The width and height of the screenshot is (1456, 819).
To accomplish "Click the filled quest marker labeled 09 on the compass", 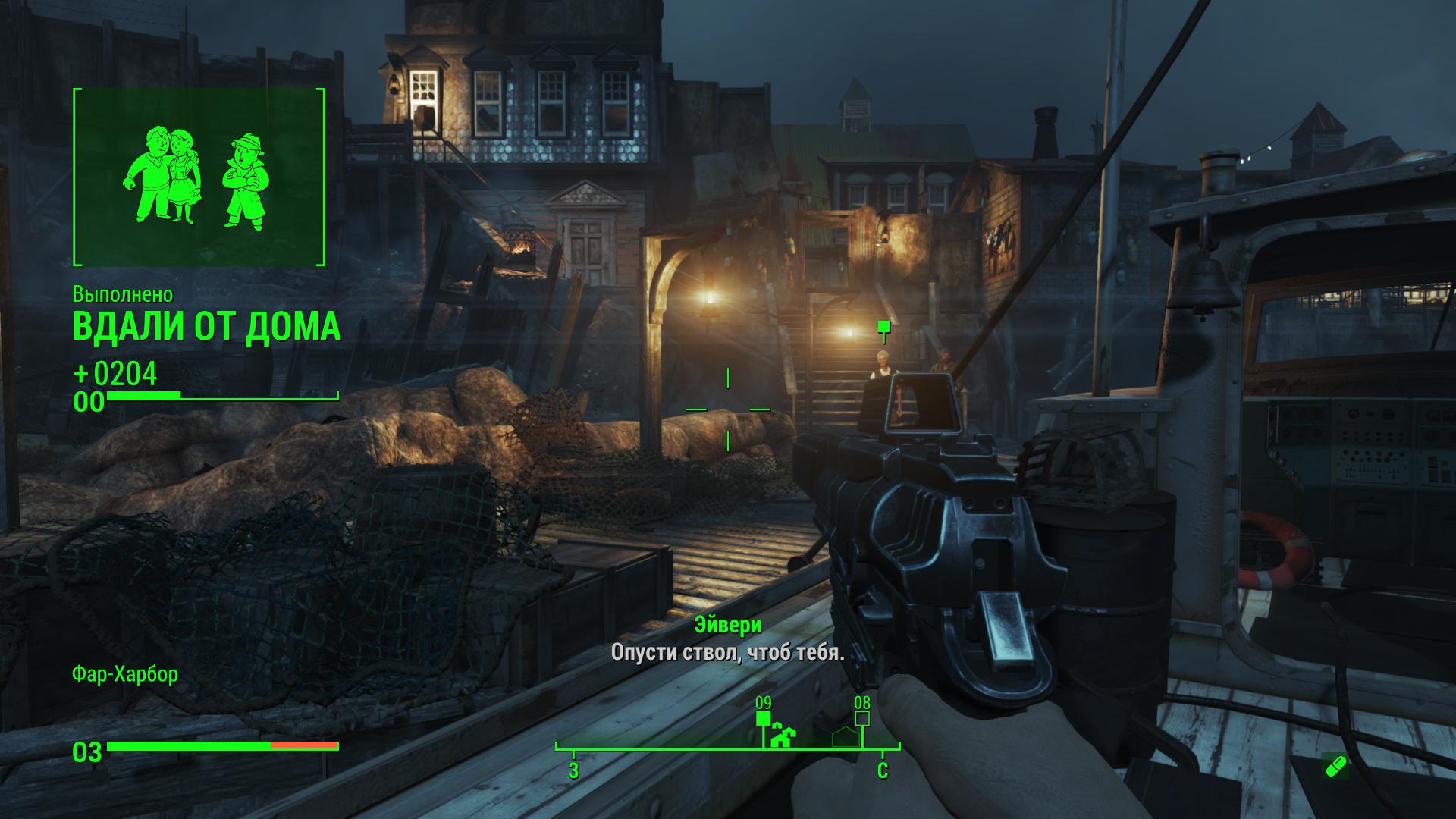I will (764, 718).
